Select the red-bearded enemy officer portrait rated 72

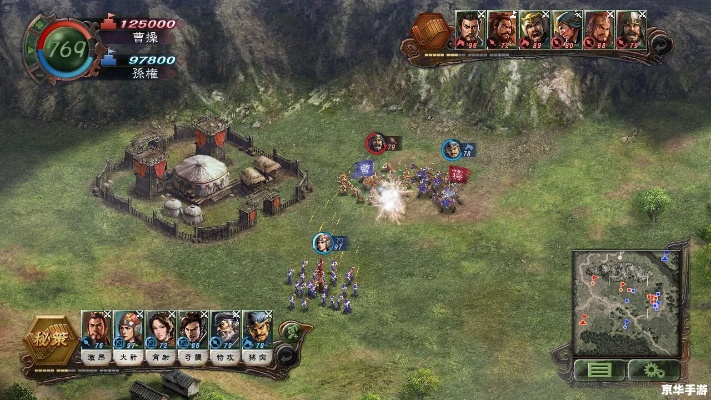pyautogui.click(x=501, y=29)
